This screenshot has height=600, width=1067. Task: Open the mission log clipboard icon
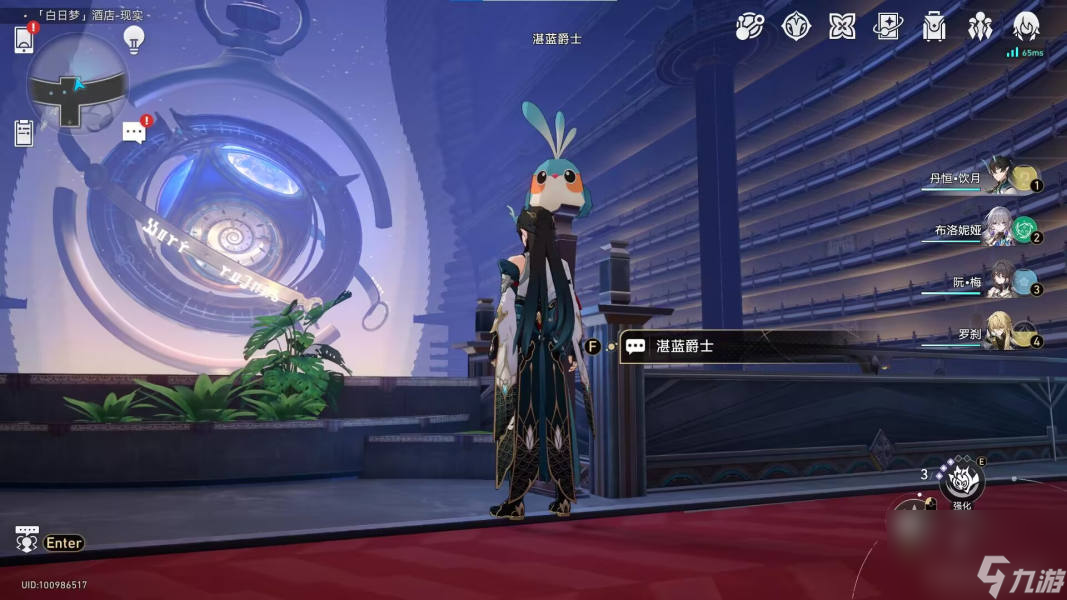(25, 132)
